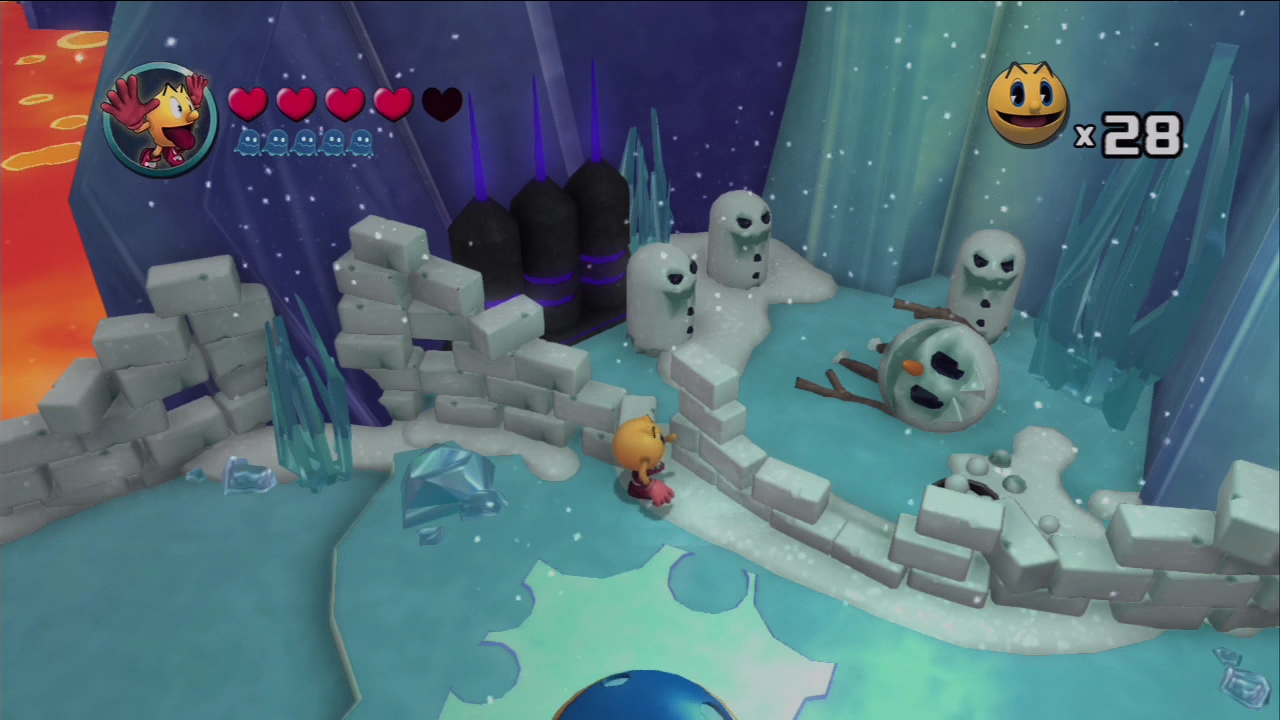
Task: Click the Pac-Man character portrait
Action: pyautogui.click(x=160, y=118)
